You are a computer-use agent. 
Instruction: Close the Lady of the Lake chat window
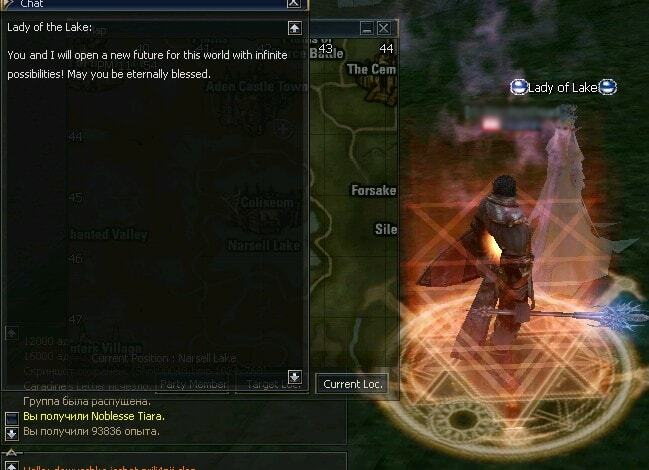click(x=293, y=4)
